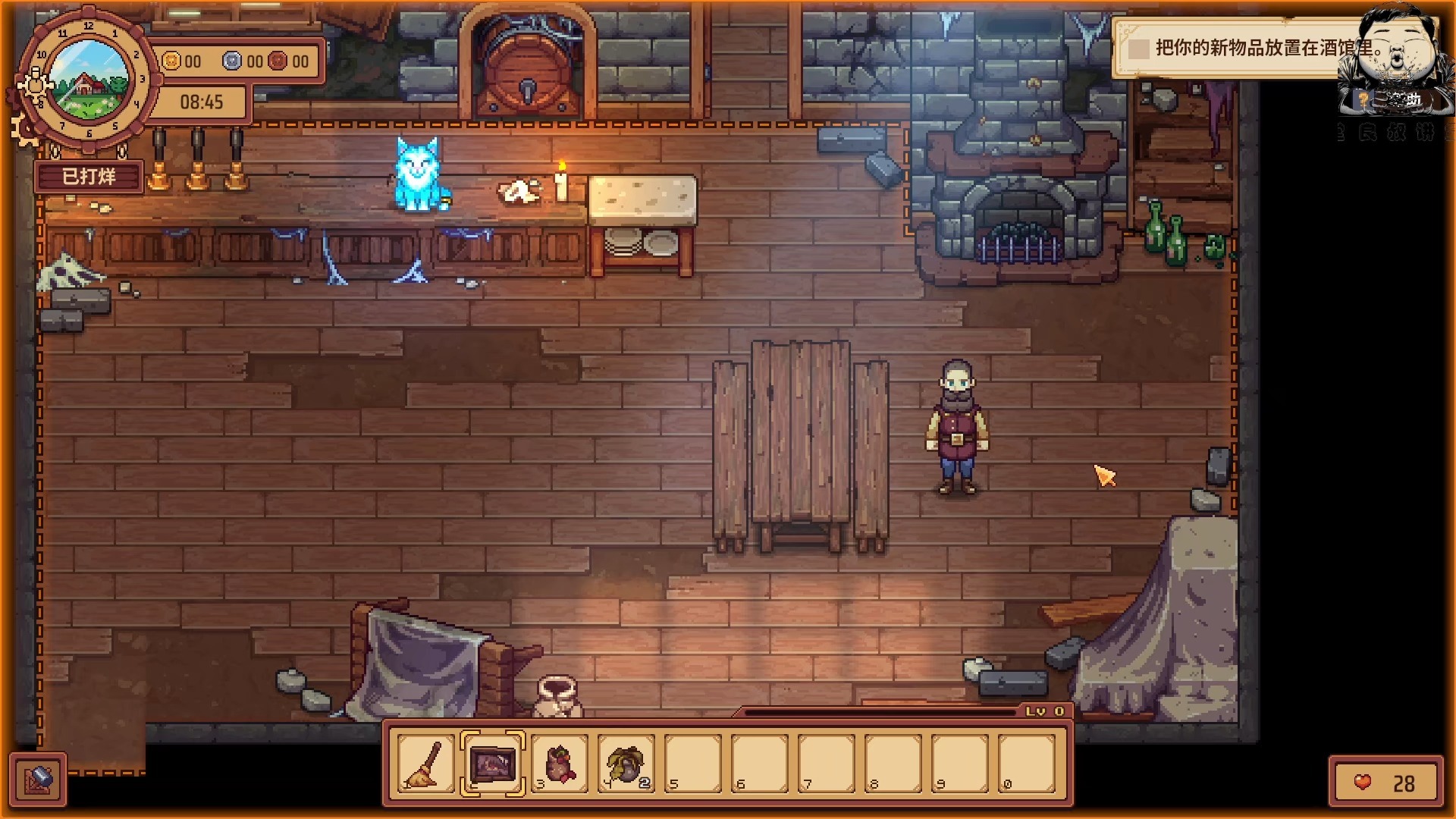The width and height of the screenshot is (1456, 819).
Task: Pick the potato sack in hotbar slot 3
Action: 557,764
